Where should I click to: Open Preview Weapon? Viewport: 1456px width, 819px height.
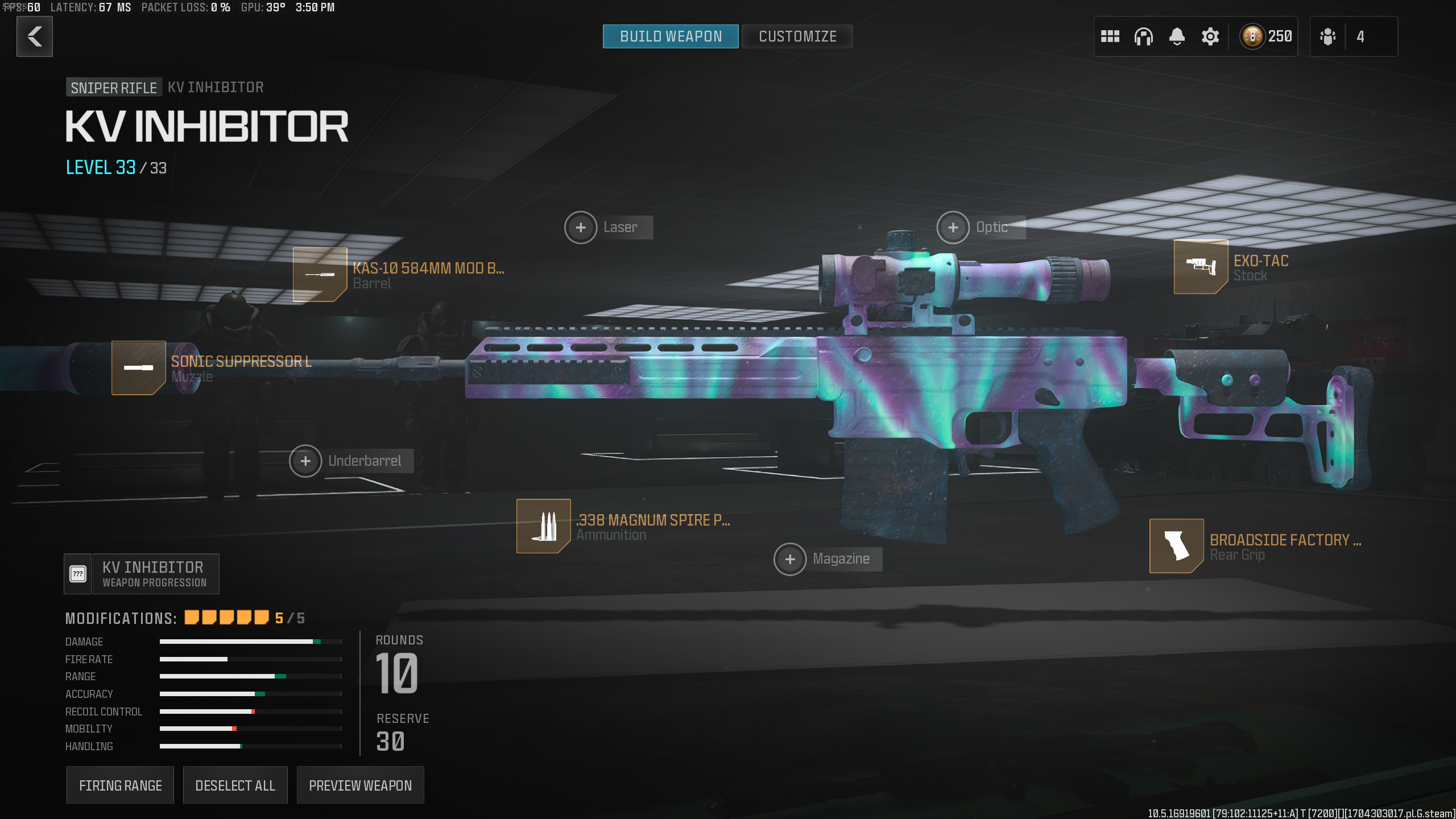[x=360, y=785]
